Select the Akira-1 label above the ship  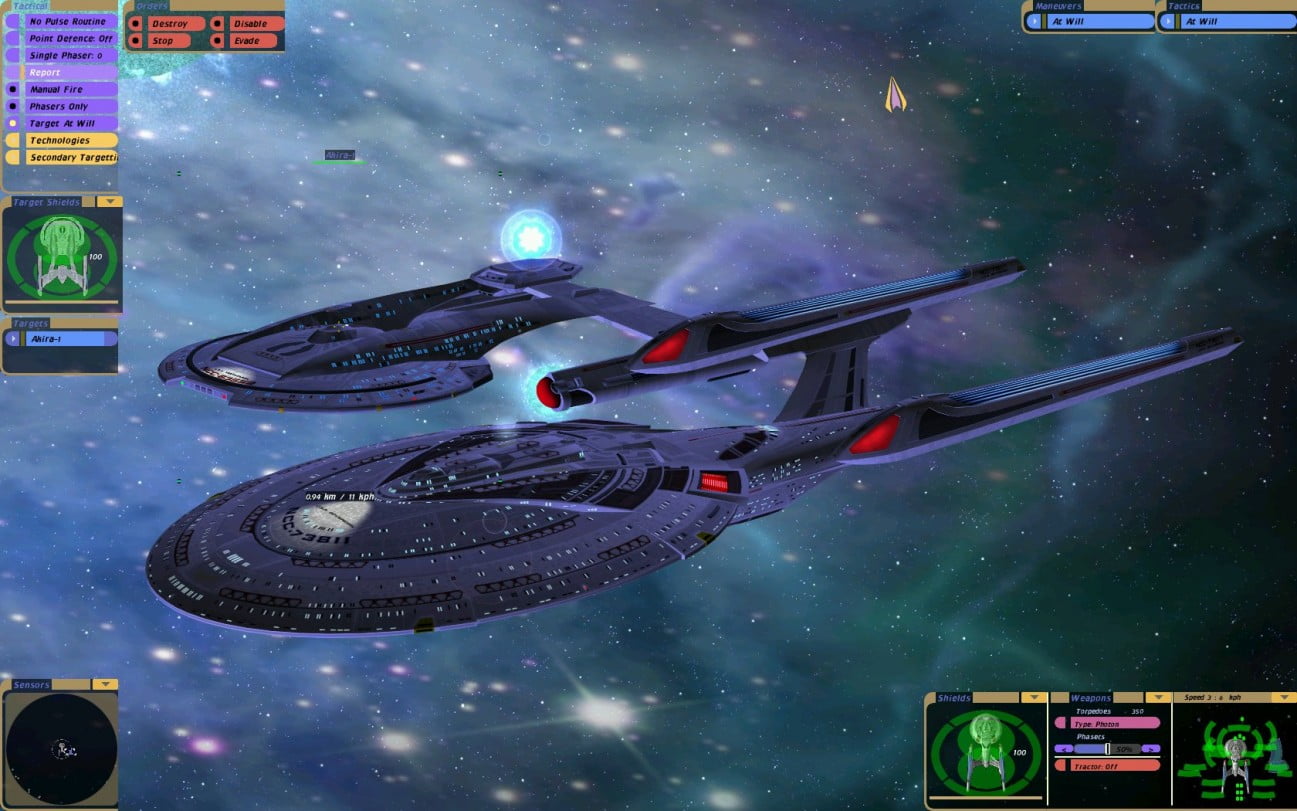pyautogui.click(x=339, y=156)
